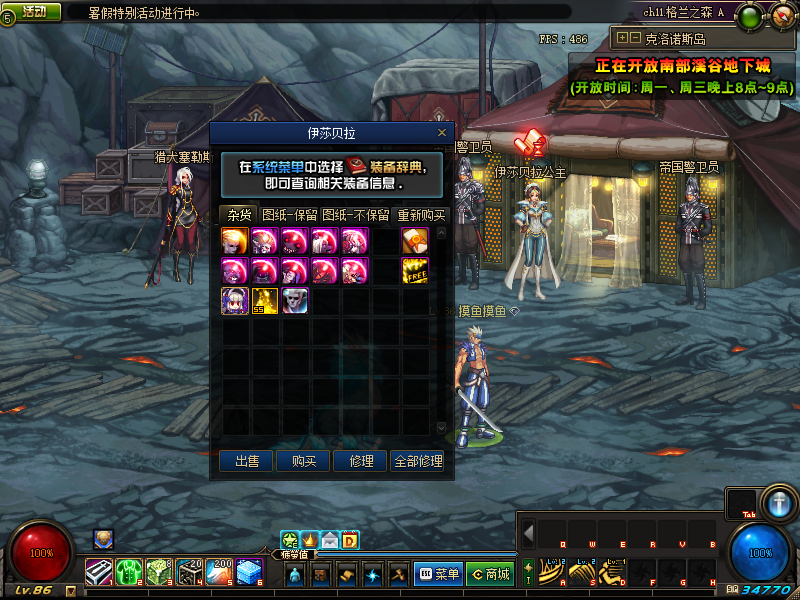Pick the white-haired girl portrait item

click(235, 301)
